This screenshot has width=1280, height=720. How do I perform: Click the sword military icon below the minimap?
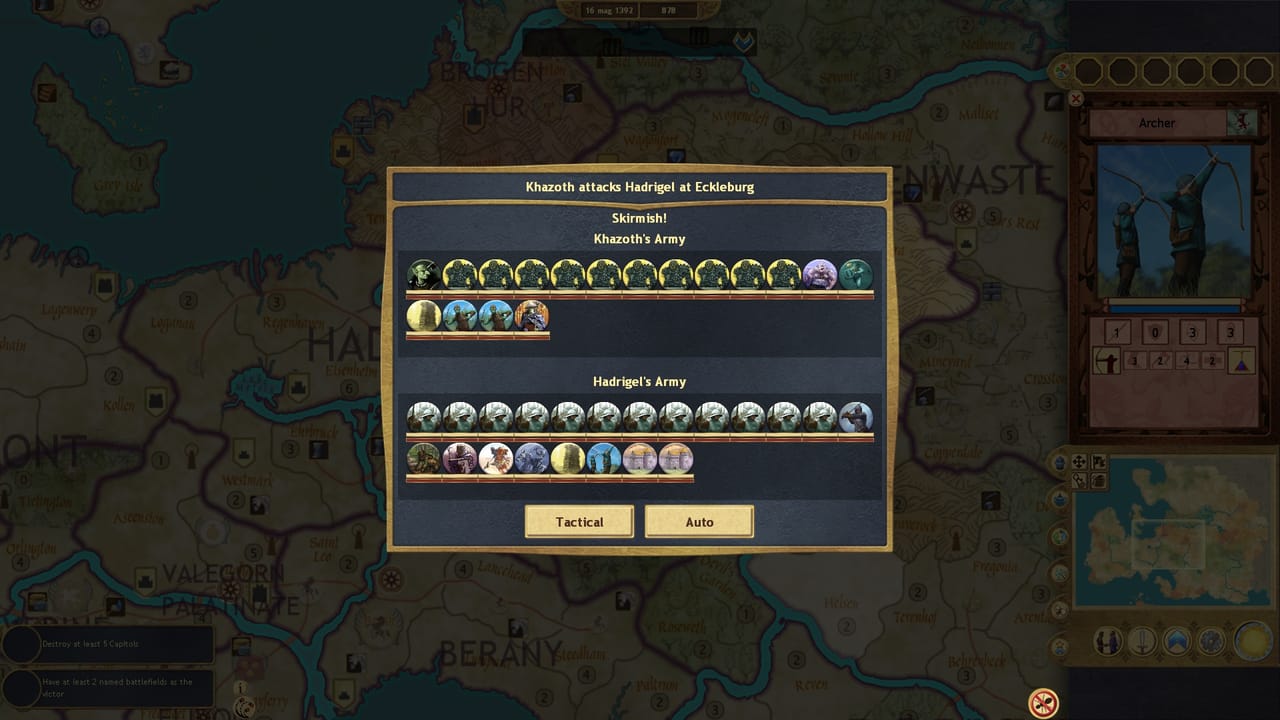tap(1141, 643)
